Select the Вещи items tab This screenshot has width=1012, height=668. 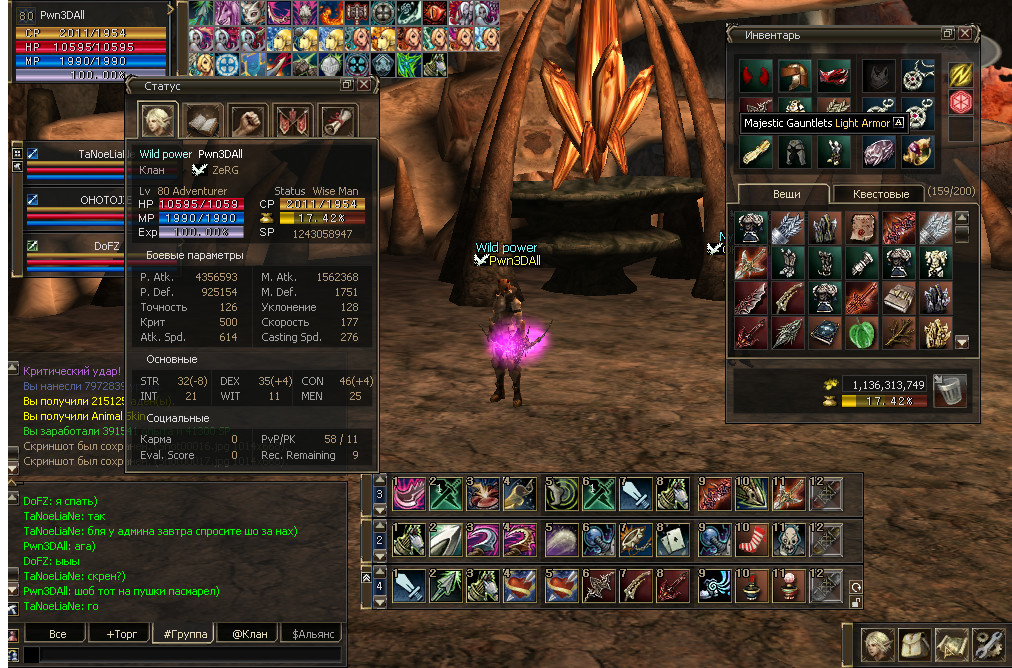coord(783,194)
